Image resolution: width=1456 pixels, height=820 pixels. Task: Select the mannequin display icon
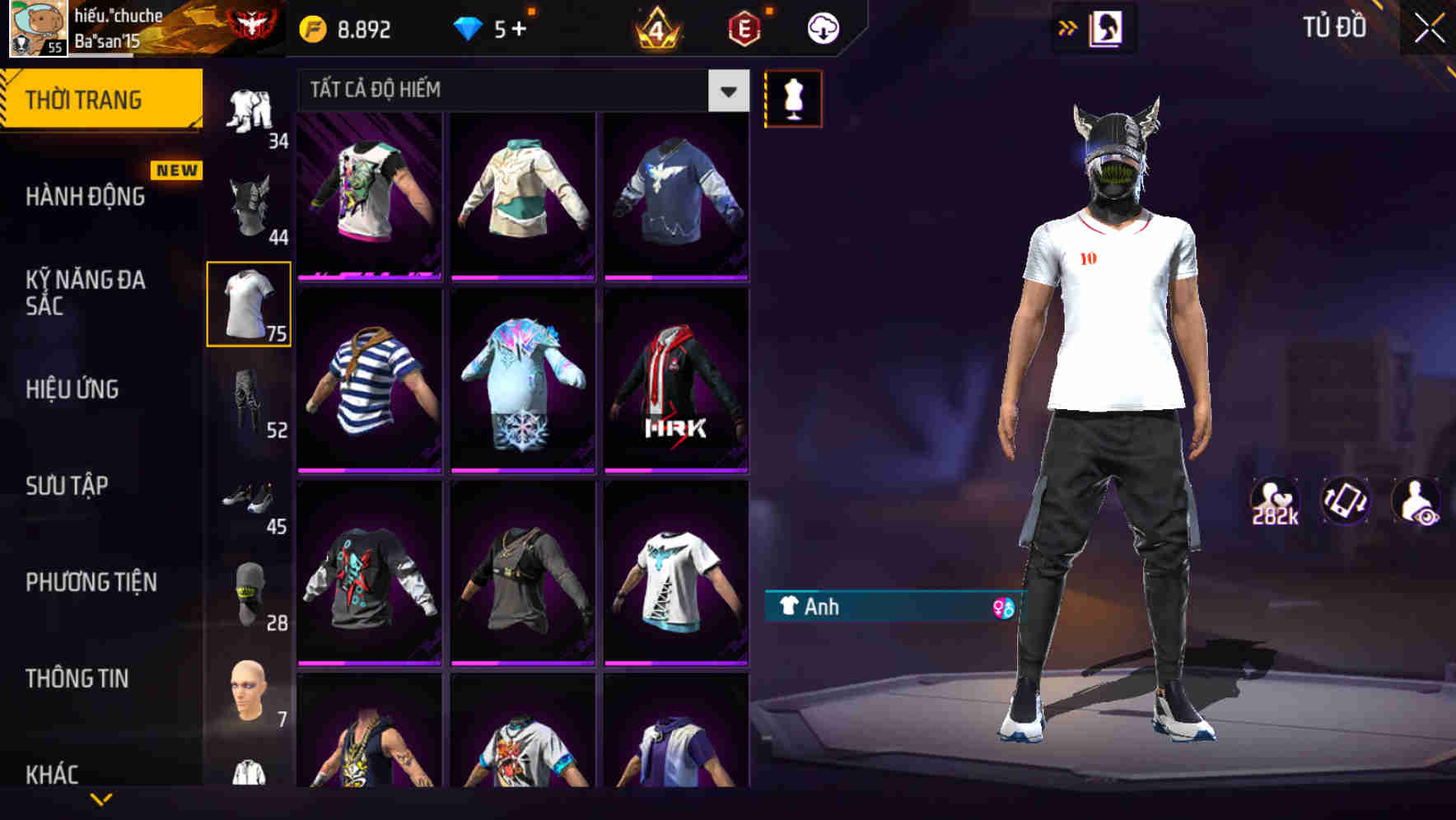pyautogui.click(x=793, y=98)
